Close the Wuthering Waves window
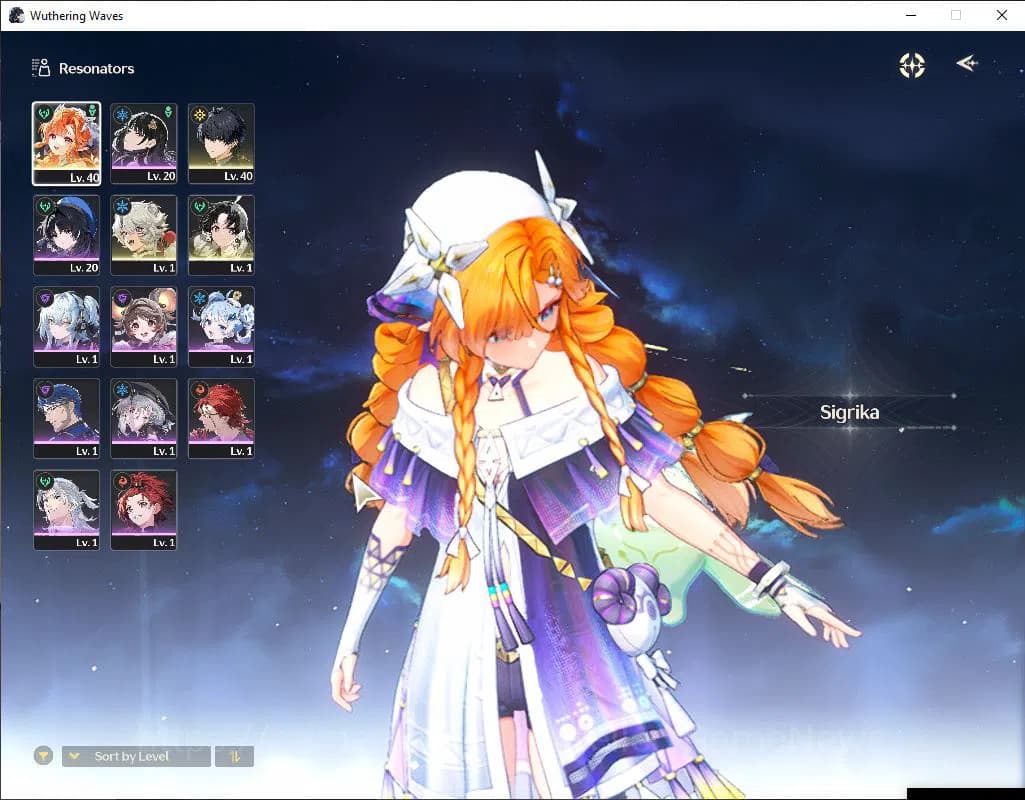 point(1001,15)
